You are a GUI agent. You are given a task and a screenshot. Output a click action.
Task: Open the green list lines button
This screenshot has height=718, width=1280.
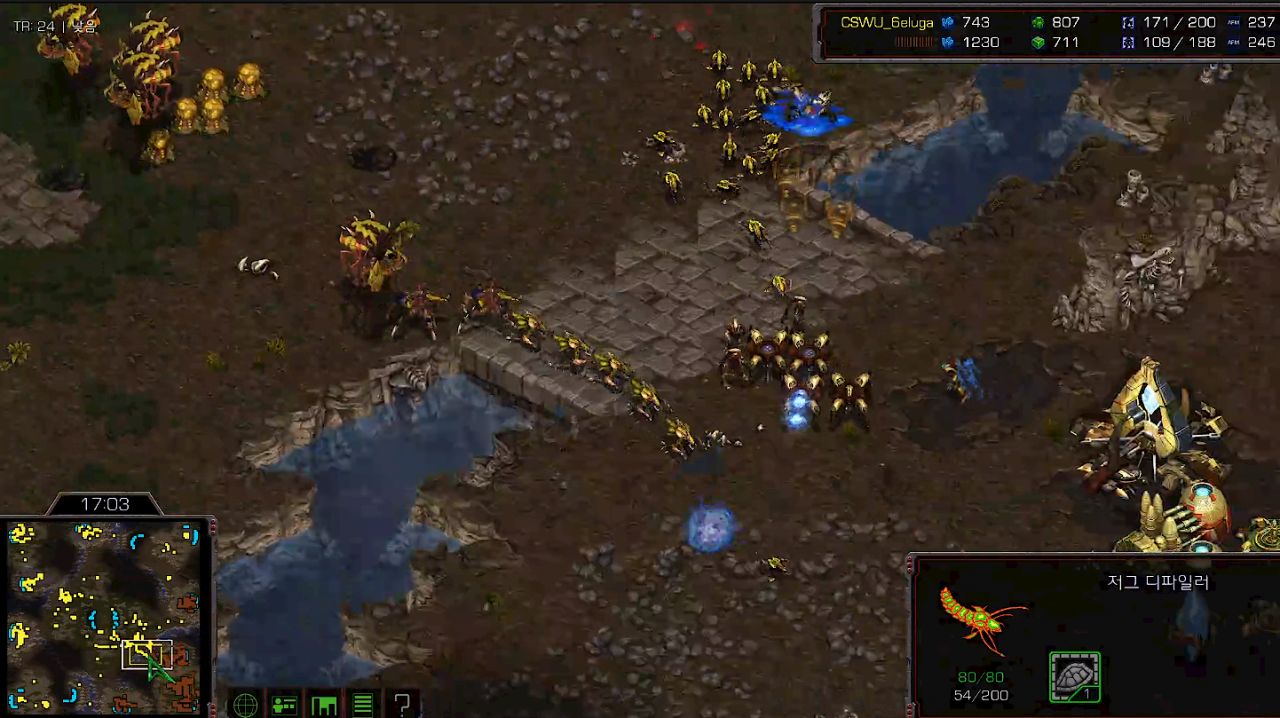[x=363, y=705]
